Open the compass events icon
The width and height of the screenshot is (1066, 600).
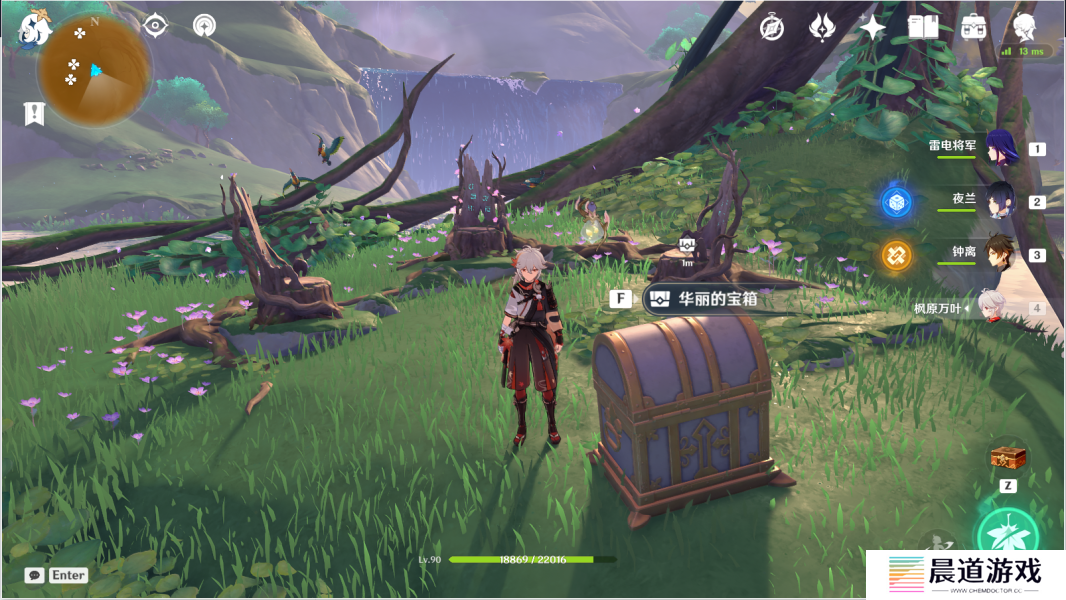point(771,28)
